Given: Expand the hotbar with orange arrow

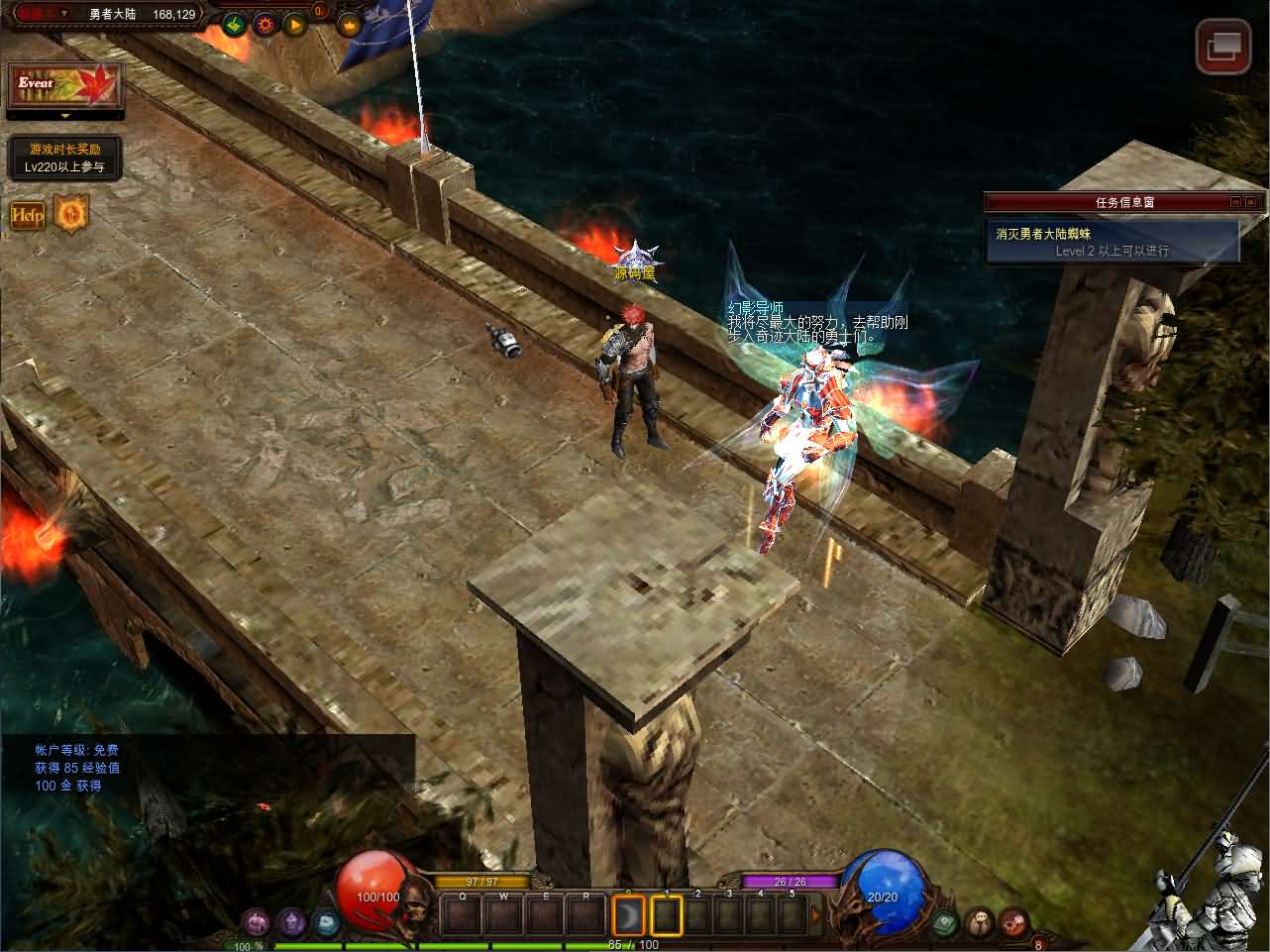Looking at the screenshot, I should [815, 915].
